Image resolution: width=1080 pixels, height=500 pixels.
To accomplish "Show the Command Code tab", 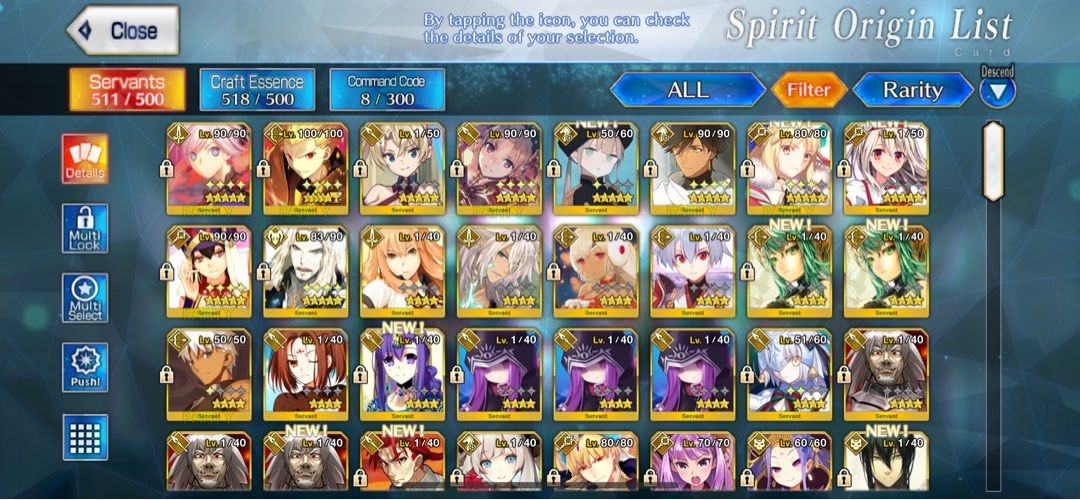I will 386,89.
